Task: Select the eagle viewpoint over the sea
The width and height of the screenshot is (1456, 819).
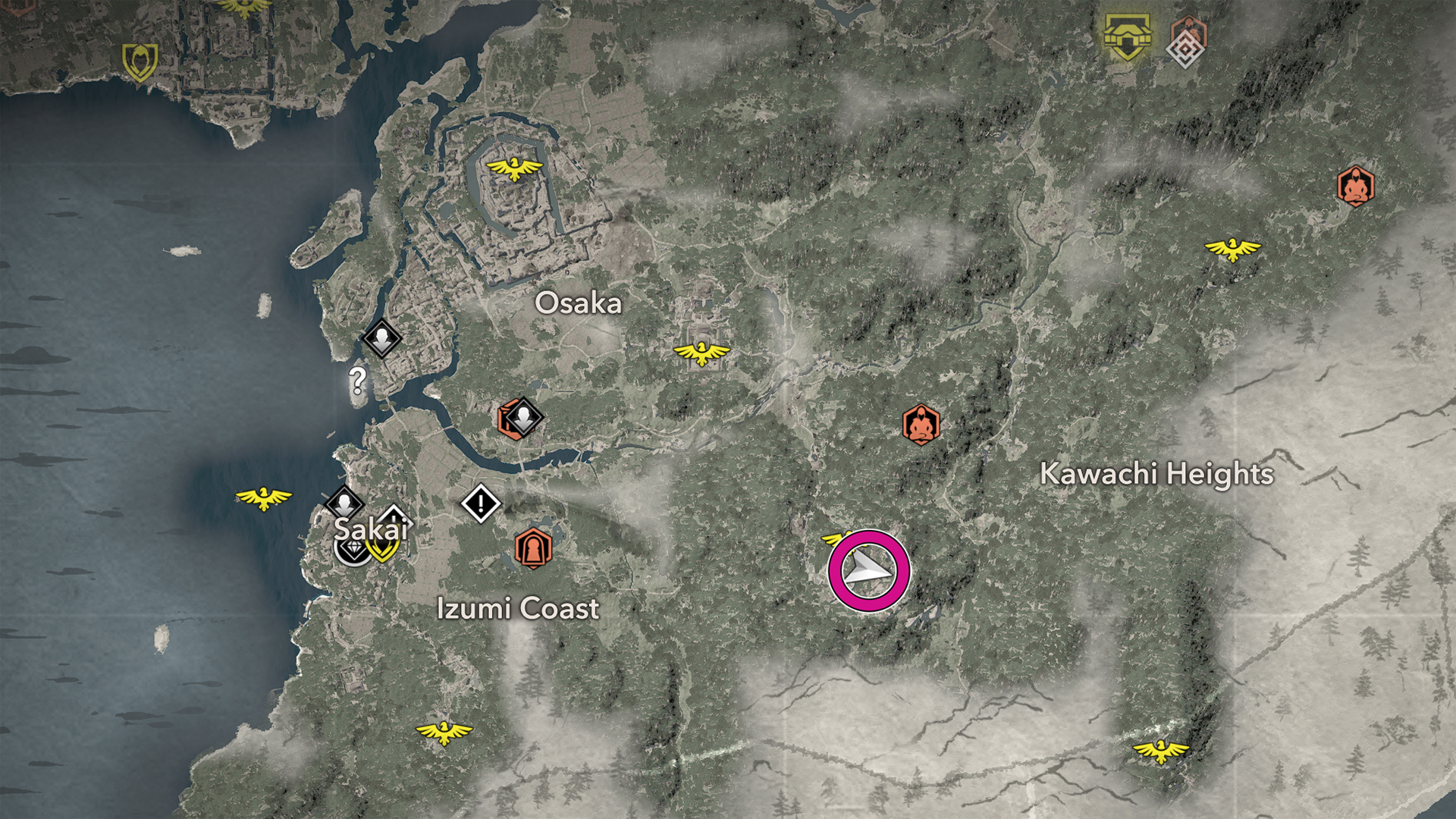Action: (x=263, y=497)
